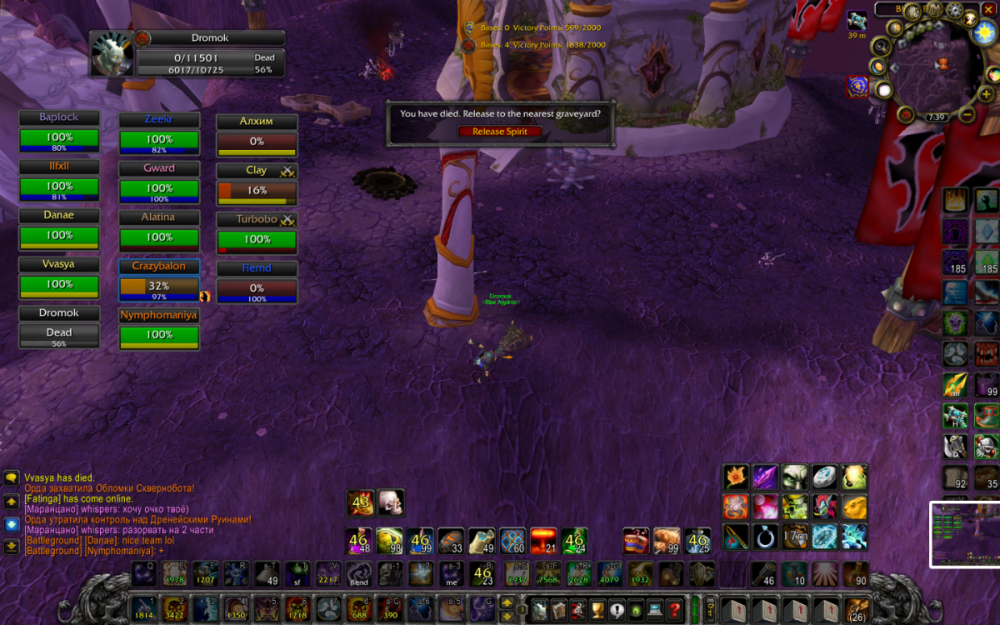The height and width of the screenshot is (625, 1000).
Task: Use the white skull ability icon
Action: pos(389,502)
